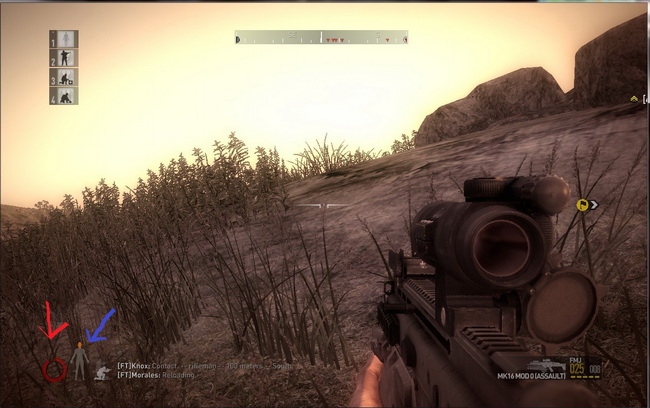The width and height of the screenshot is (650, 408).
Task: Select squad member 2, the standing rifleman
Action: tap(64, 58)
